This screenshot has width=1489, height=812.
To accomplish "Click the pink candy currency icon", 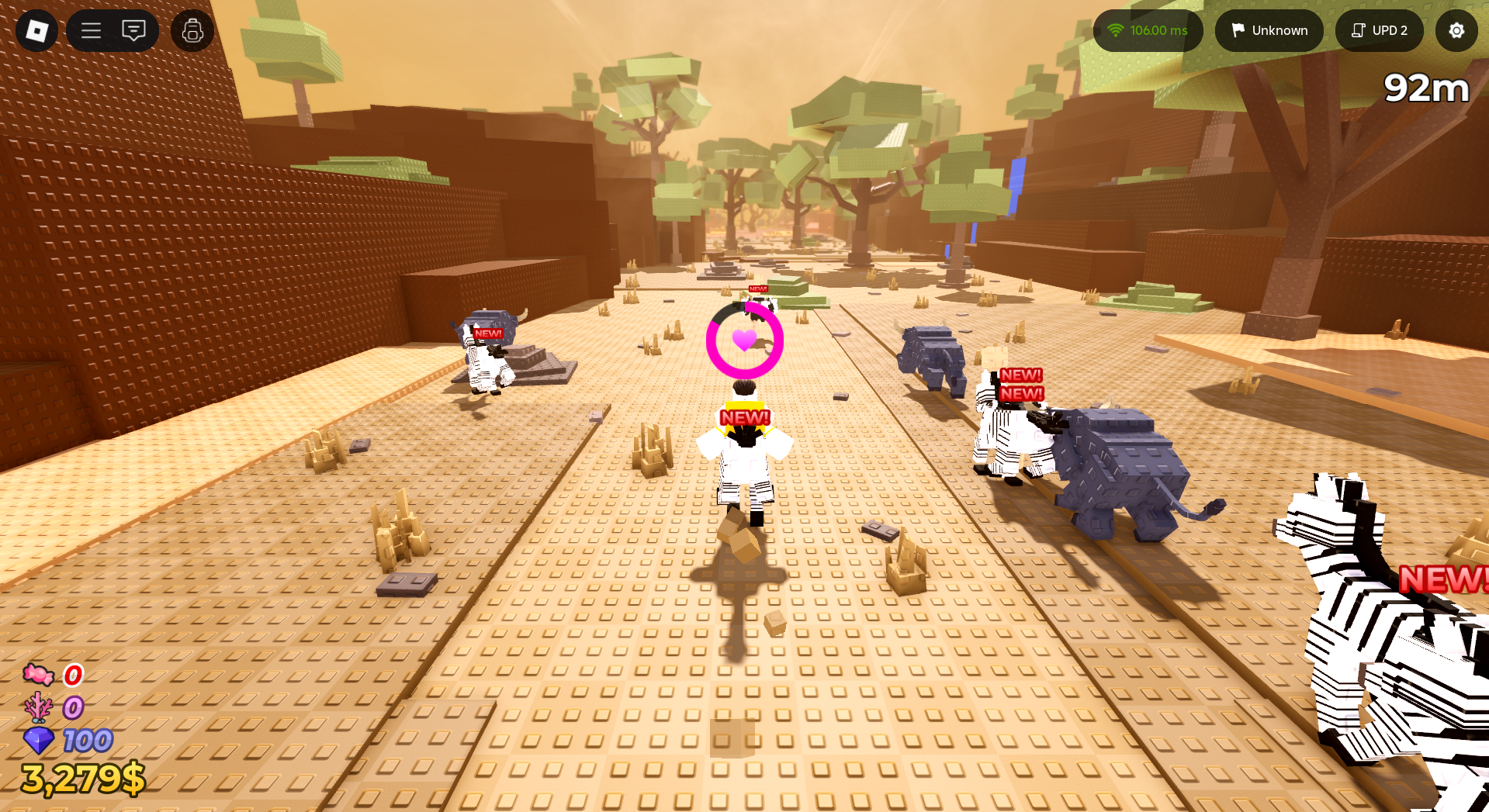I will (x=37, y=676).
